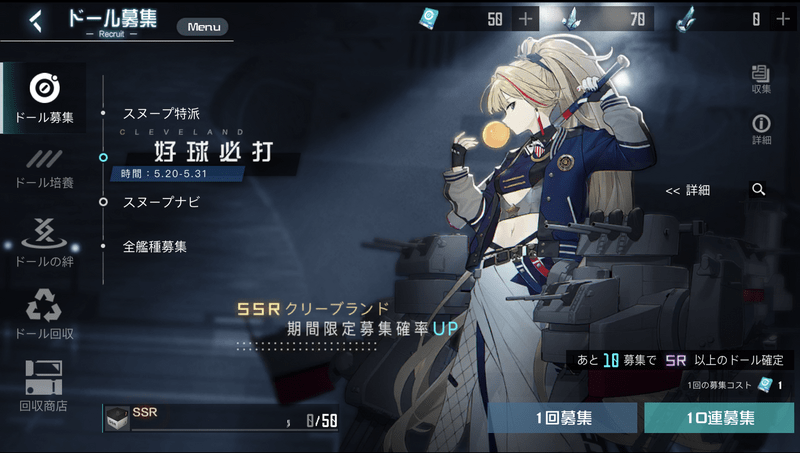Click the magnifying glass icon
This screenshot has height=453, width=800.
point(759,189)
